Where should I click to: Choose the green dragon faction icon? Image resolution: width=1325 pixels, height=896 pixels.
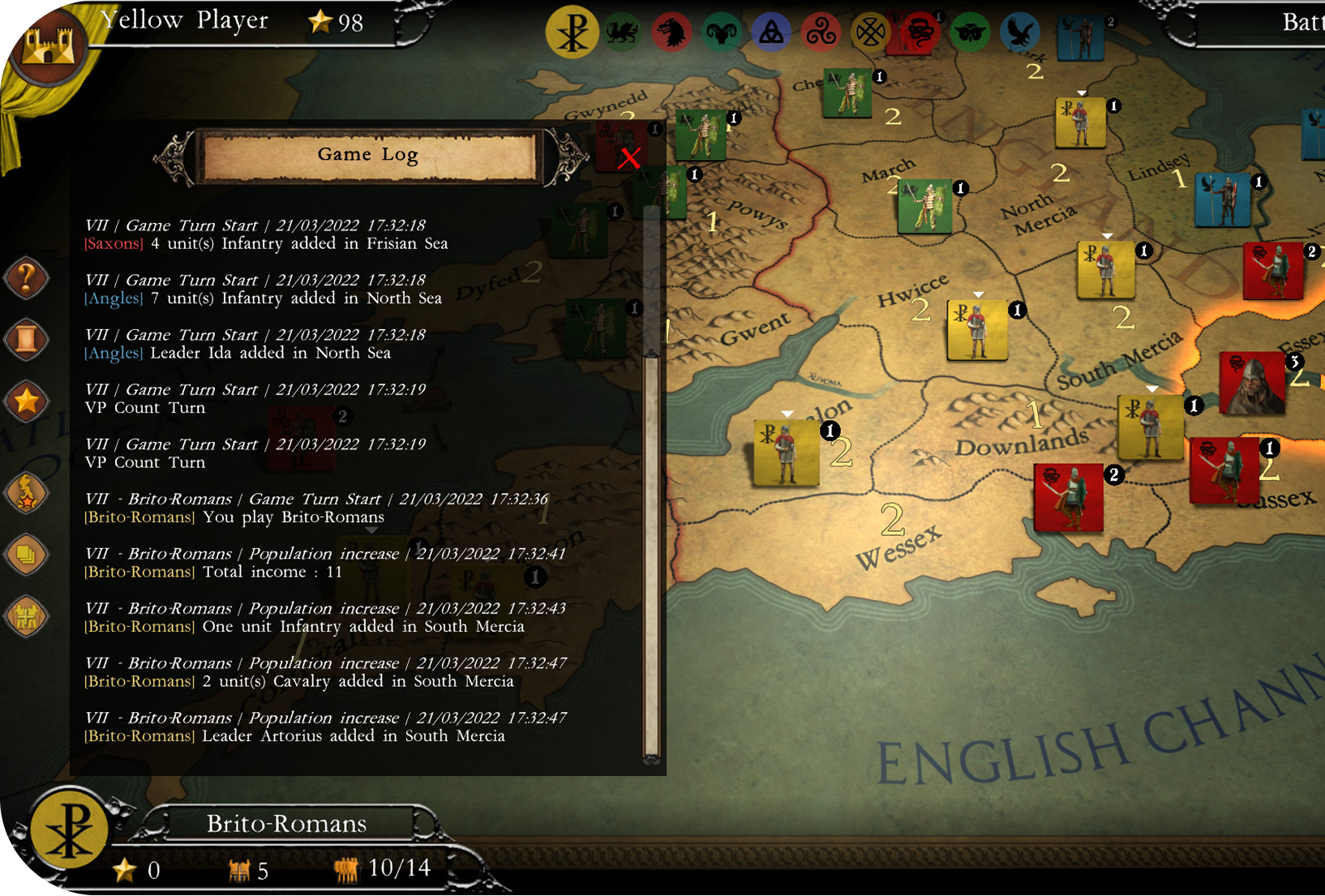(x=622, y=33)
